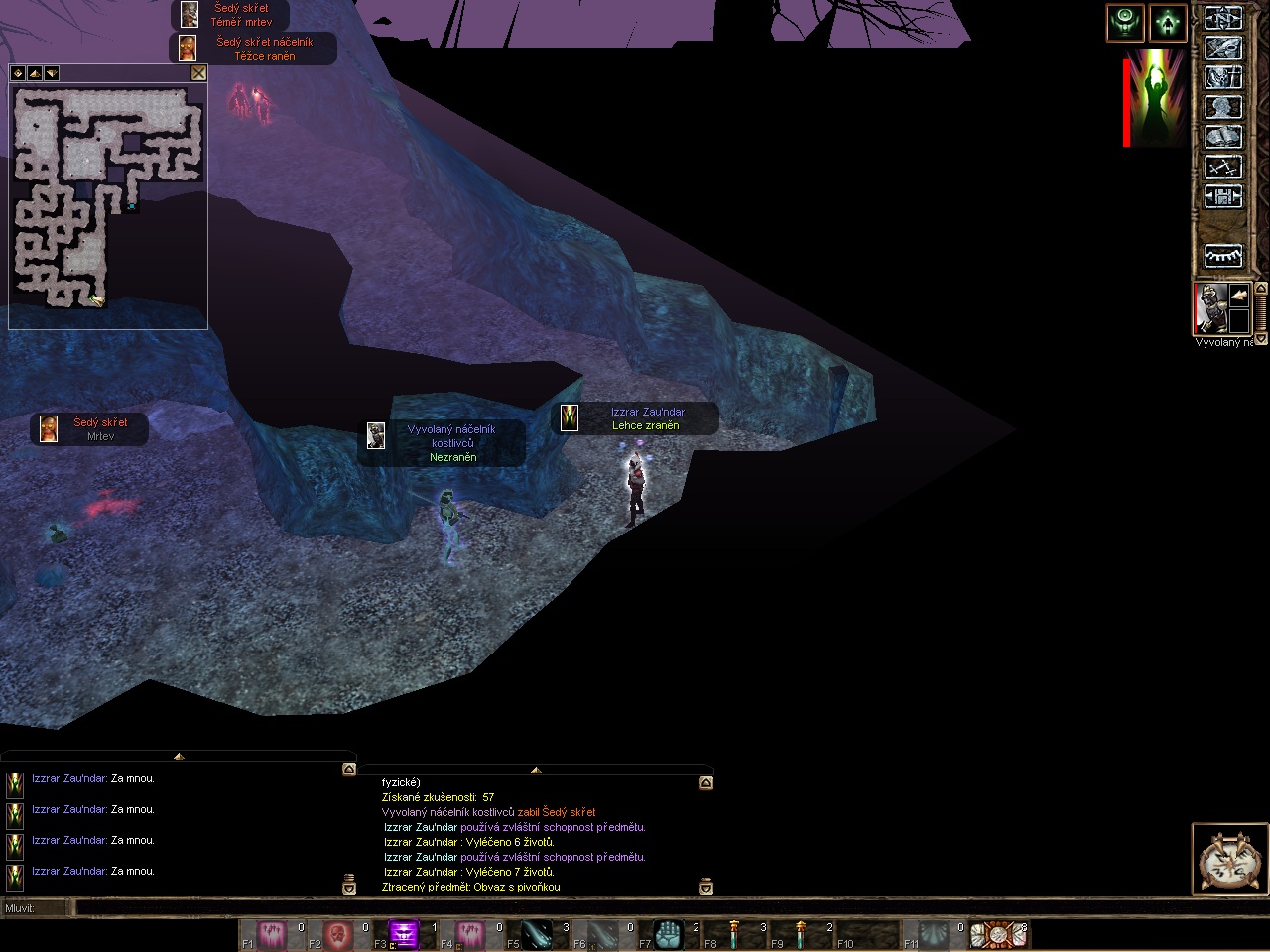Close the minimap window

(x=198, y=73)
